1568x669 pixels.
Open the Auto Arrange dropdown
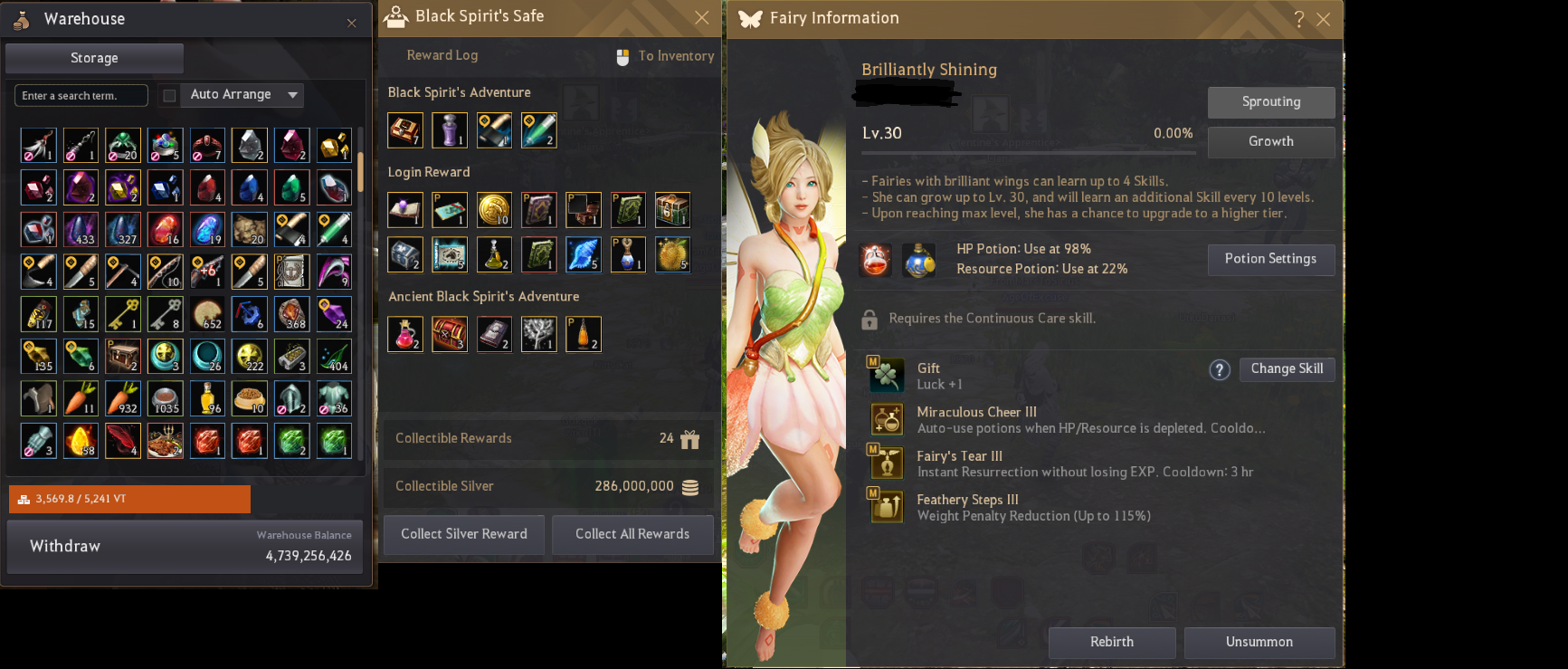click(292, 94)
